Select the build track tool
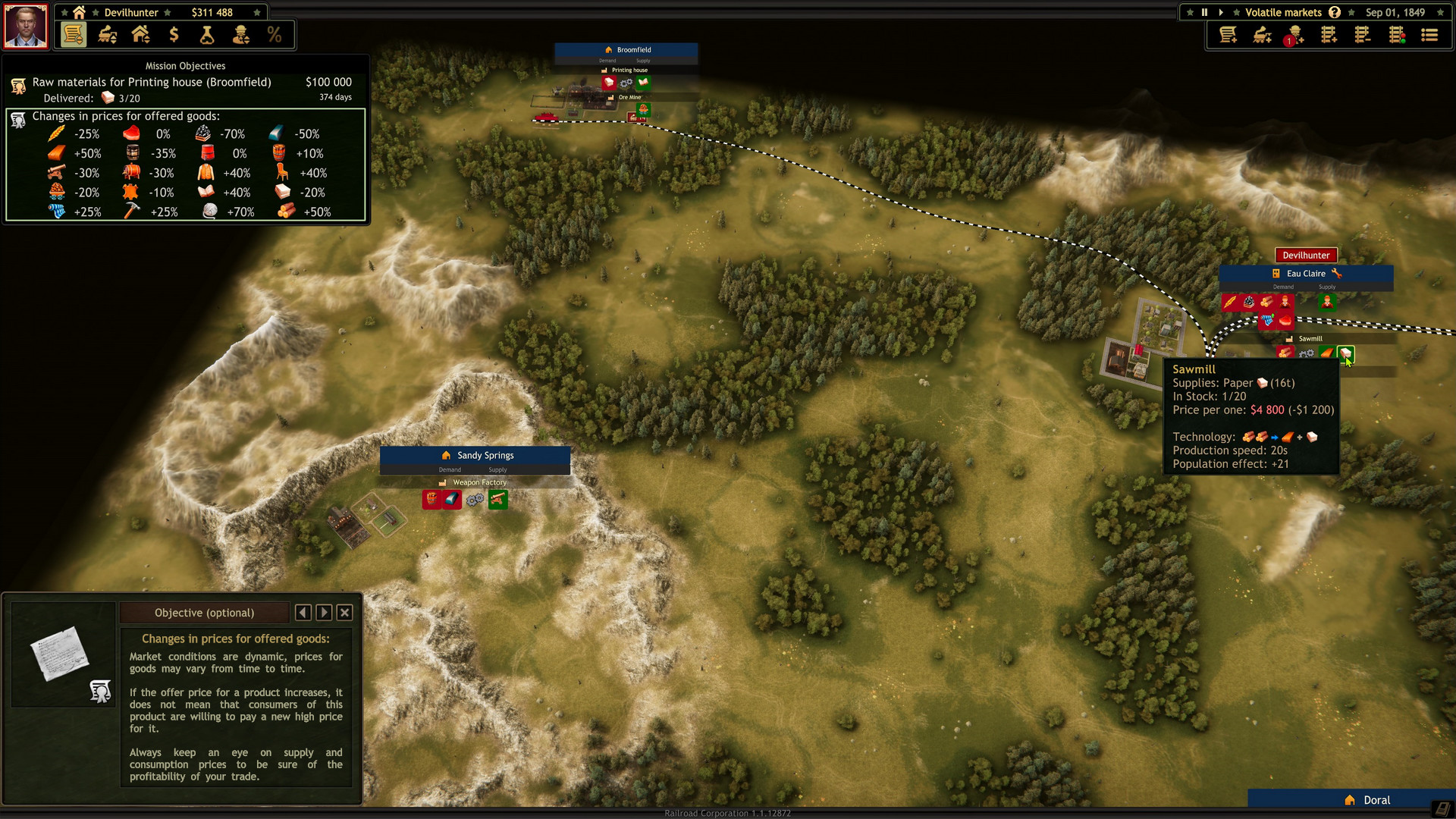The height and width of the screenshot is (819, 1456). pyautogui.click(x=1329, y=34)
